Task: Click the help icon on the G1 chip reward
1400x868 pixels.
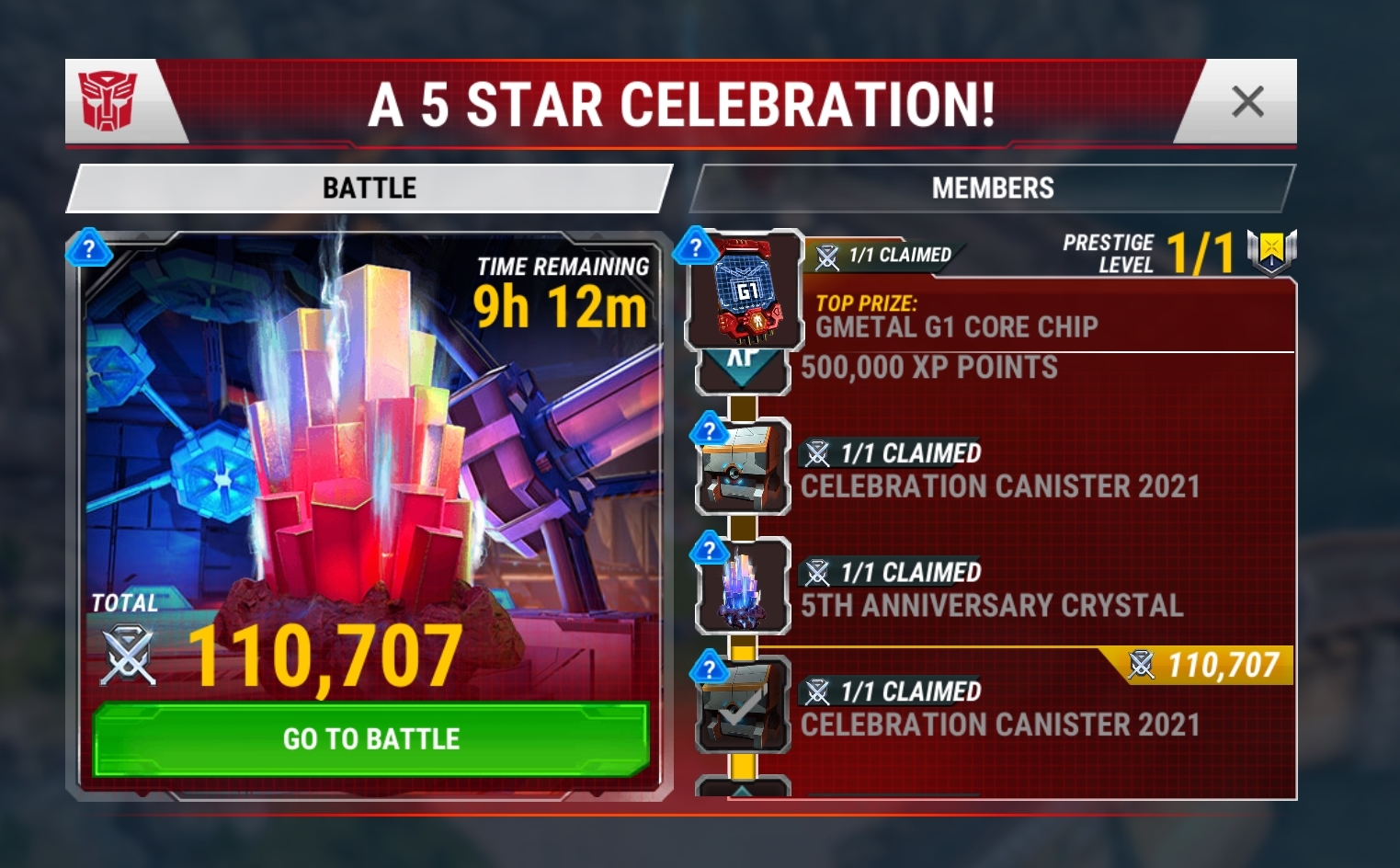Action: [696, 246]
